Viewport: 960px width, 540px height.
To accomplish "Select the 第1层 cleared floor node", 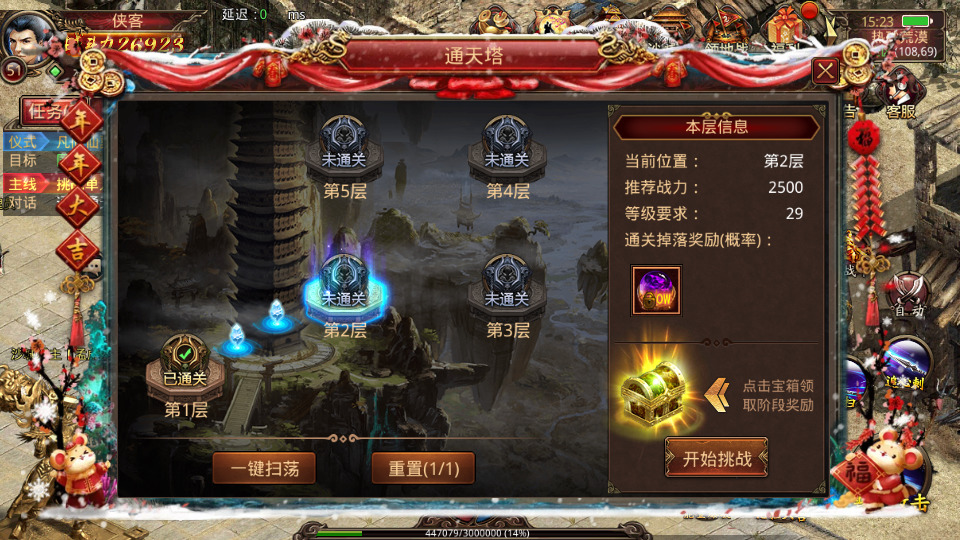I will point(185,366).
